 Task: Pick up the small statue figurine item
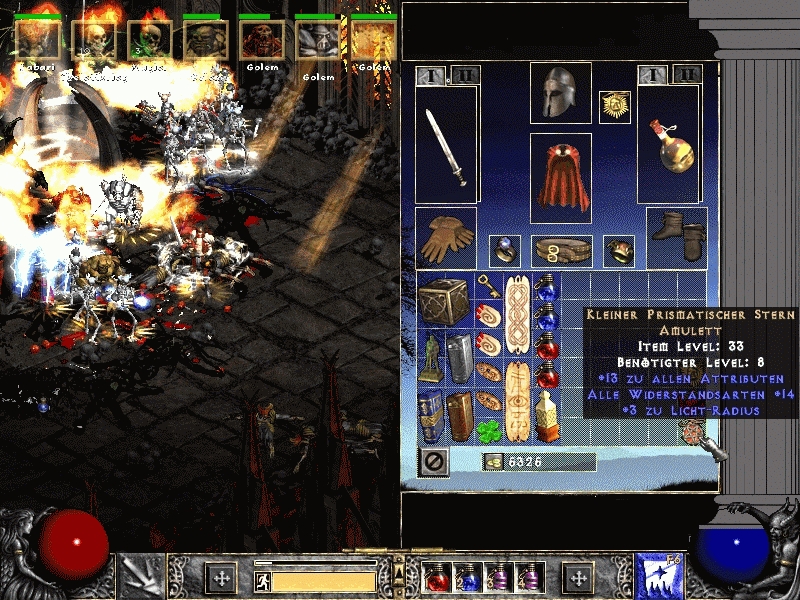(x=431, y=357)
